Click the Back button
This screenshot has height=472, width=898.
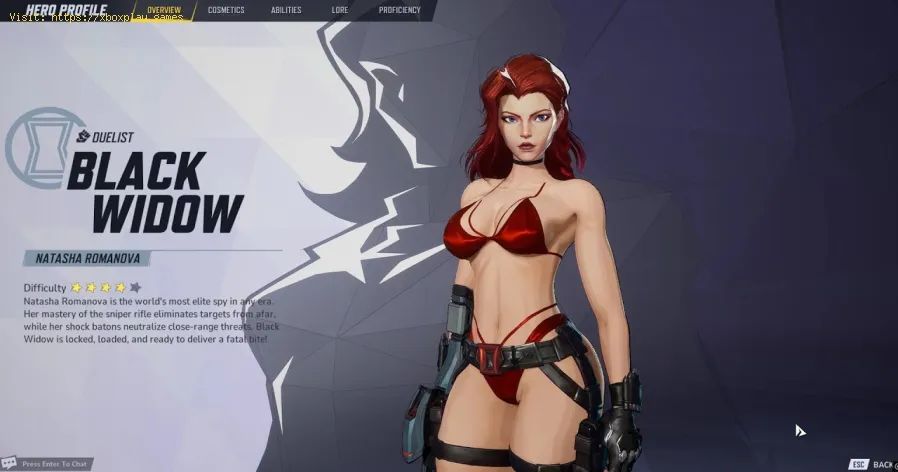point(872,464)
